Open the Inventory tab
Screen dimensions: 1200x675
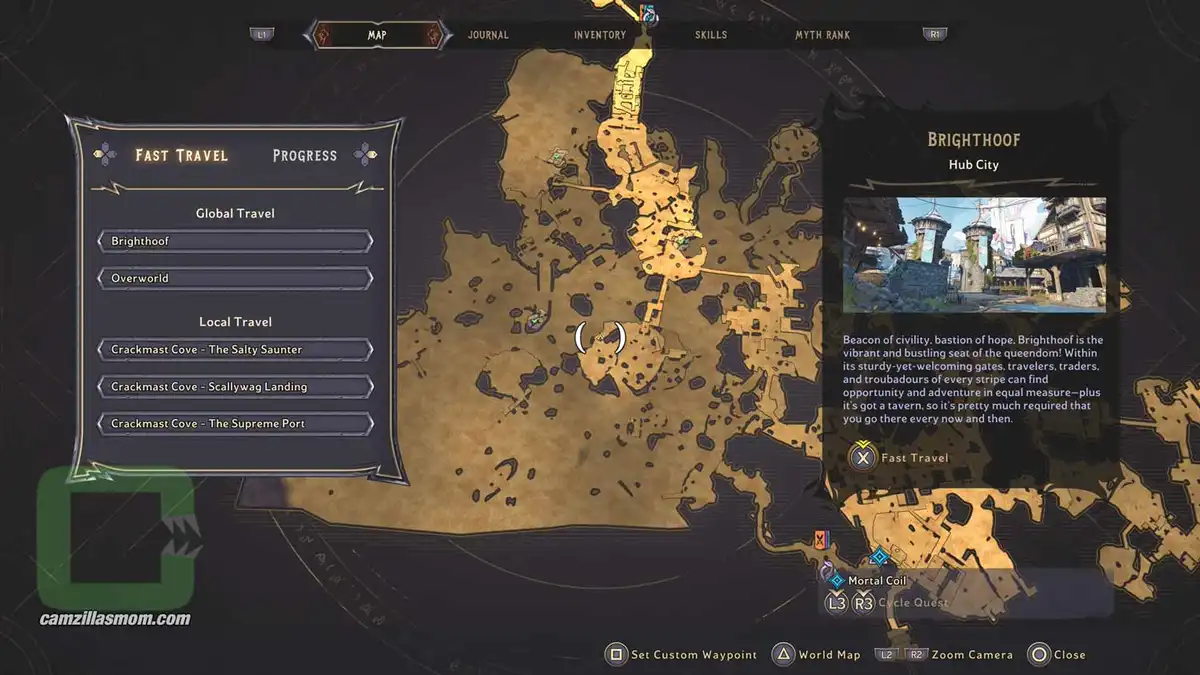pos(599,35)
